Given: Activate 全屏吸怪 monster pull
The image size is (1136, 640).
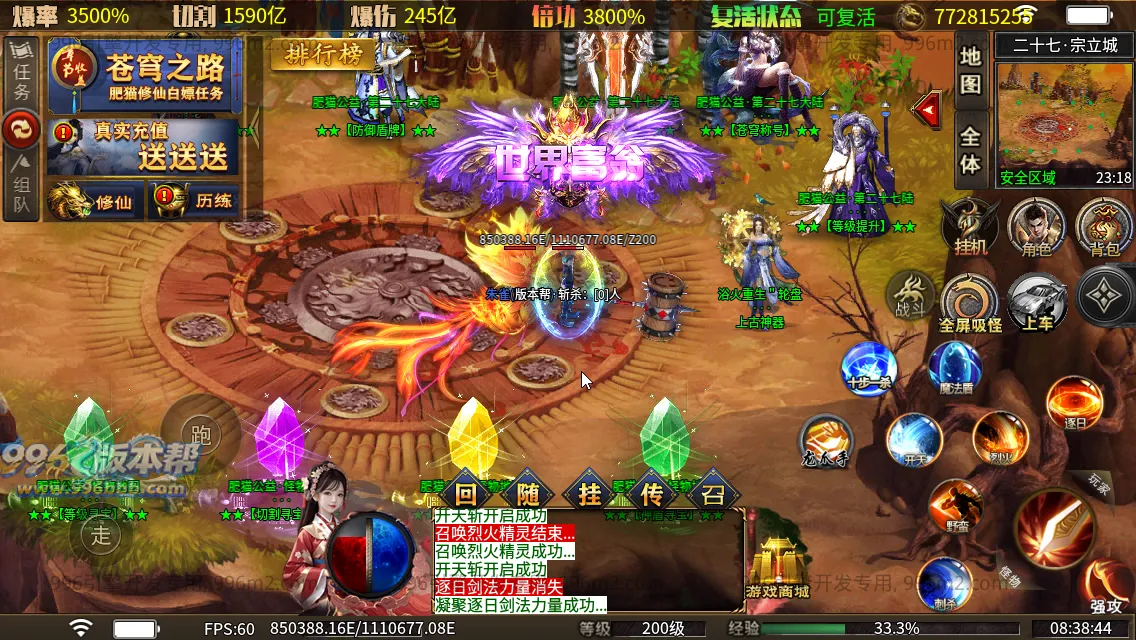Looking at the screenshot, I should (x=969, y=300).
